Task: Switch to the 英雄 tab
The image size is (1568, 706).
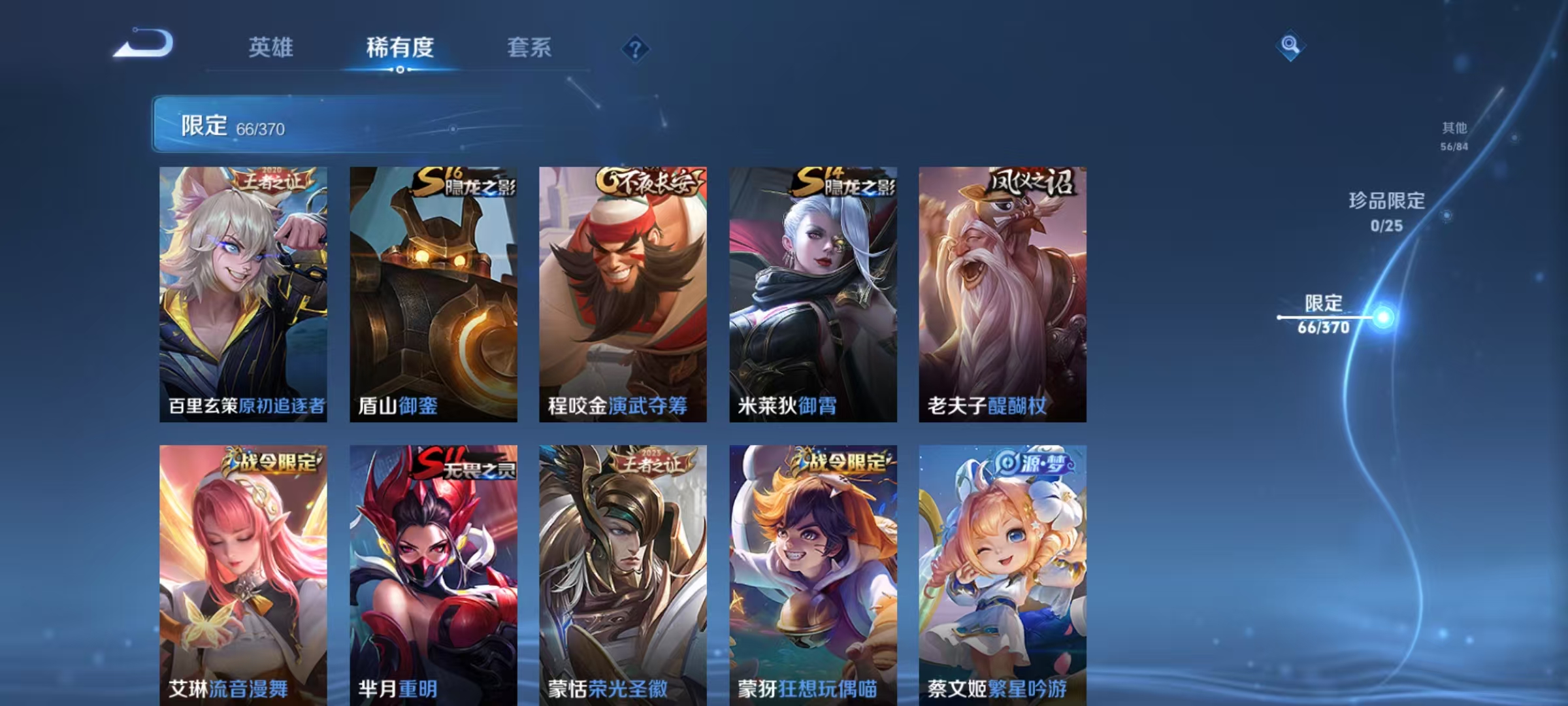Action: point(272,47)
